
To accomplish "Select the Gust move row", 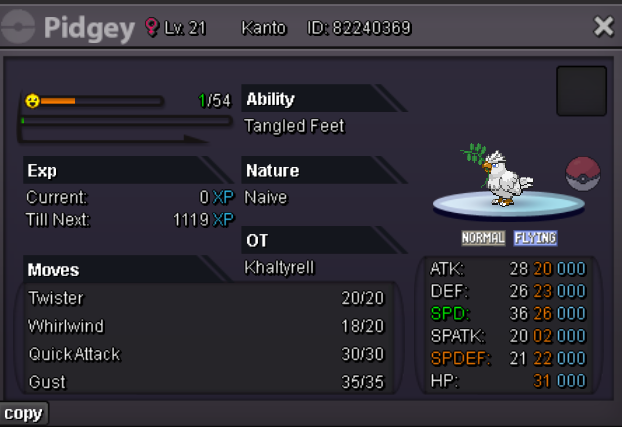I will 210,382.
